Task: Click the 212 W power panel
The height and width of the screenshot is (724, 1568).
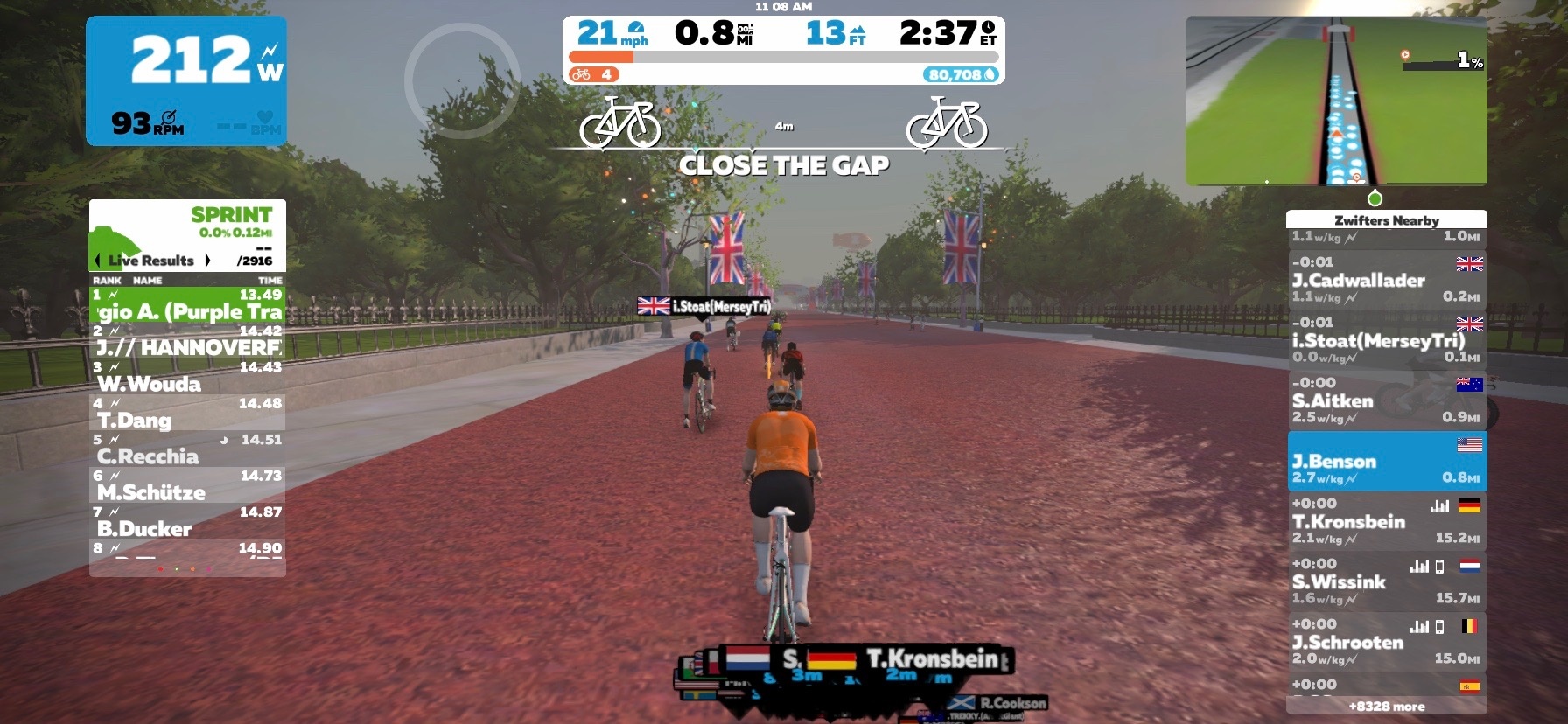Action: pyautogui.click(x=186, y=80)
